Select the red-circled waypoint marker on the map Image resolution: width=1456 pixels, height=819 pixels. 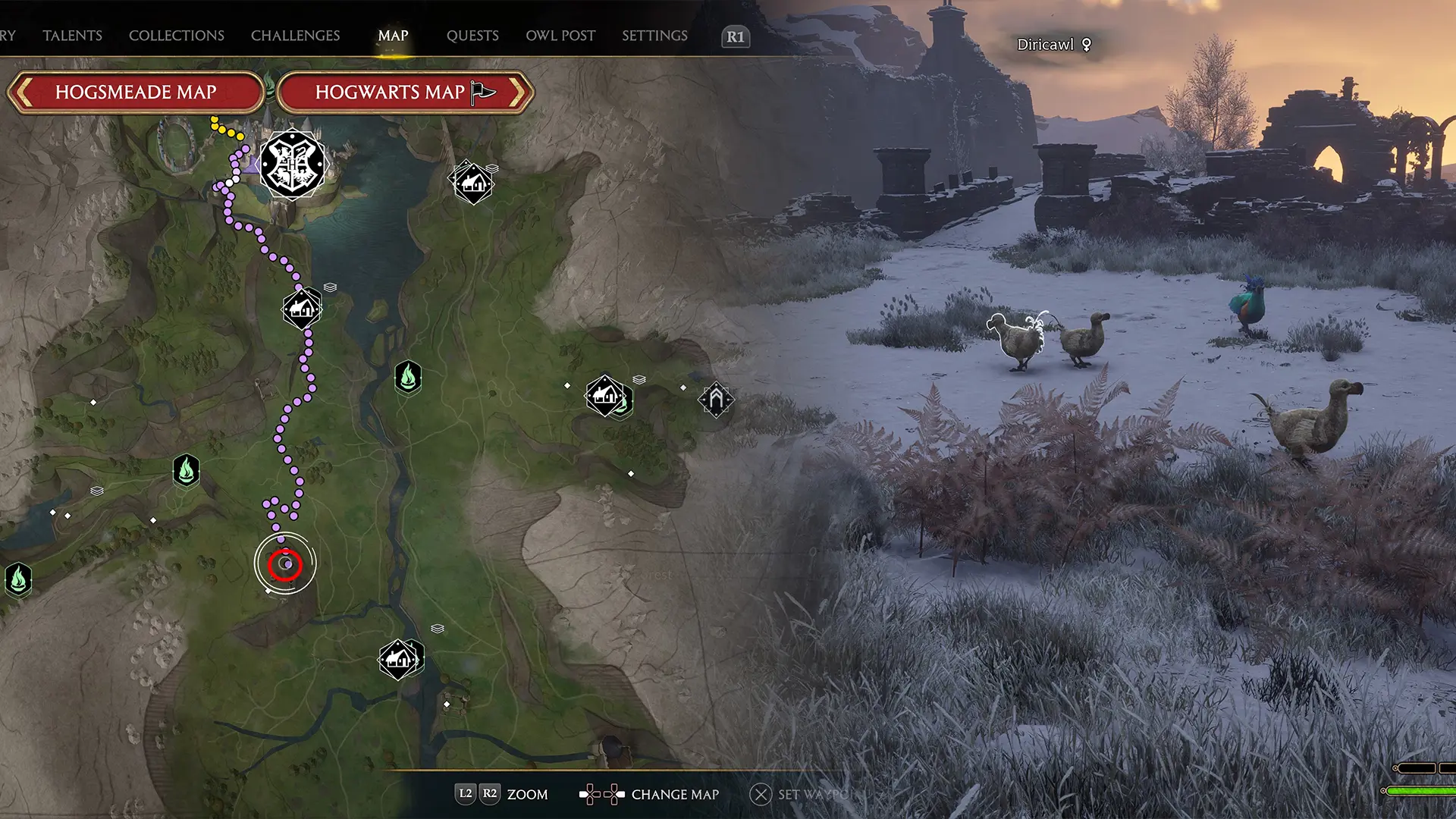point(285,563)
